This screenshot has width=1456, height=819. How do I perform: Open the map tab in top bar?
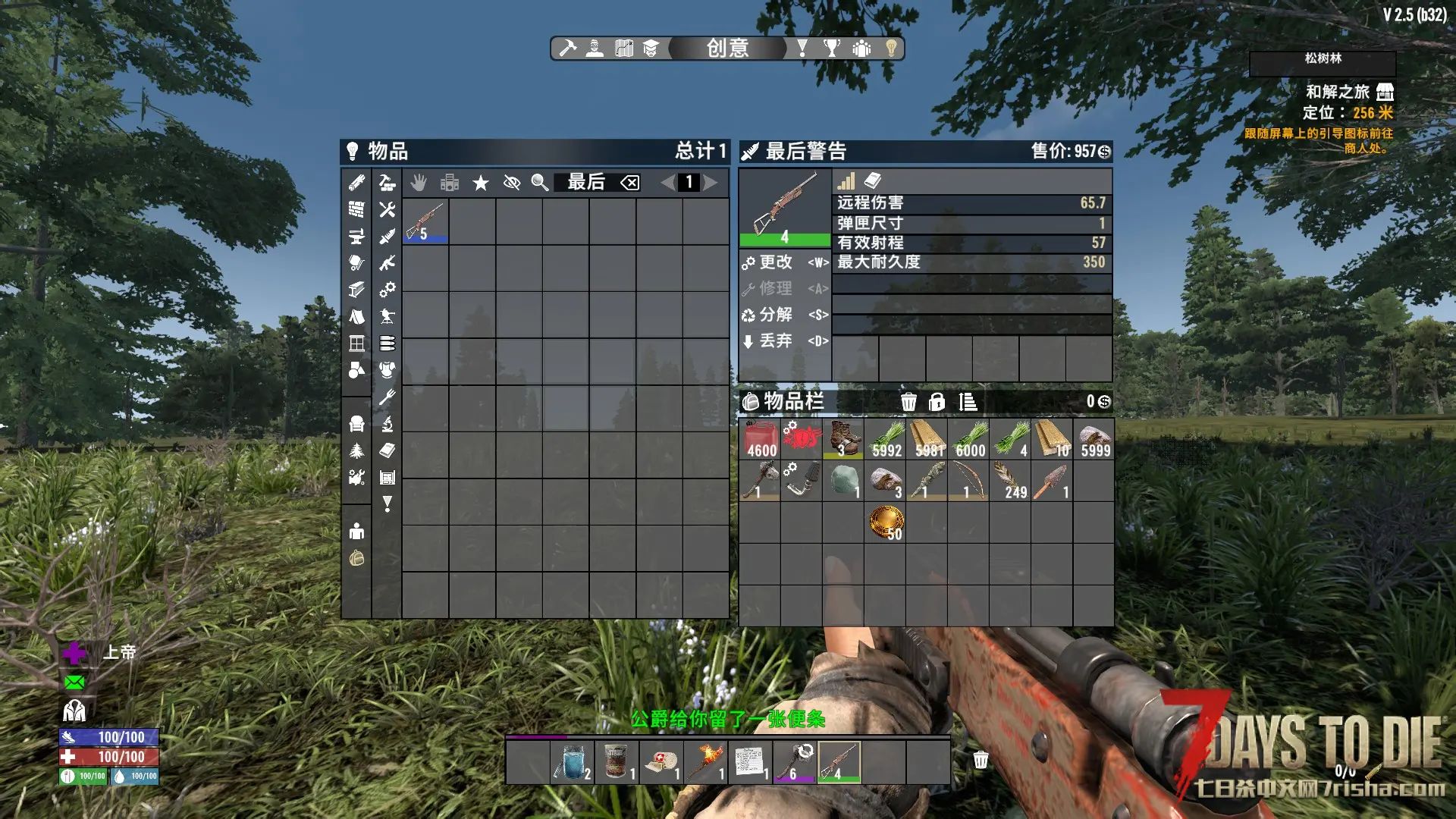point(624,49)
